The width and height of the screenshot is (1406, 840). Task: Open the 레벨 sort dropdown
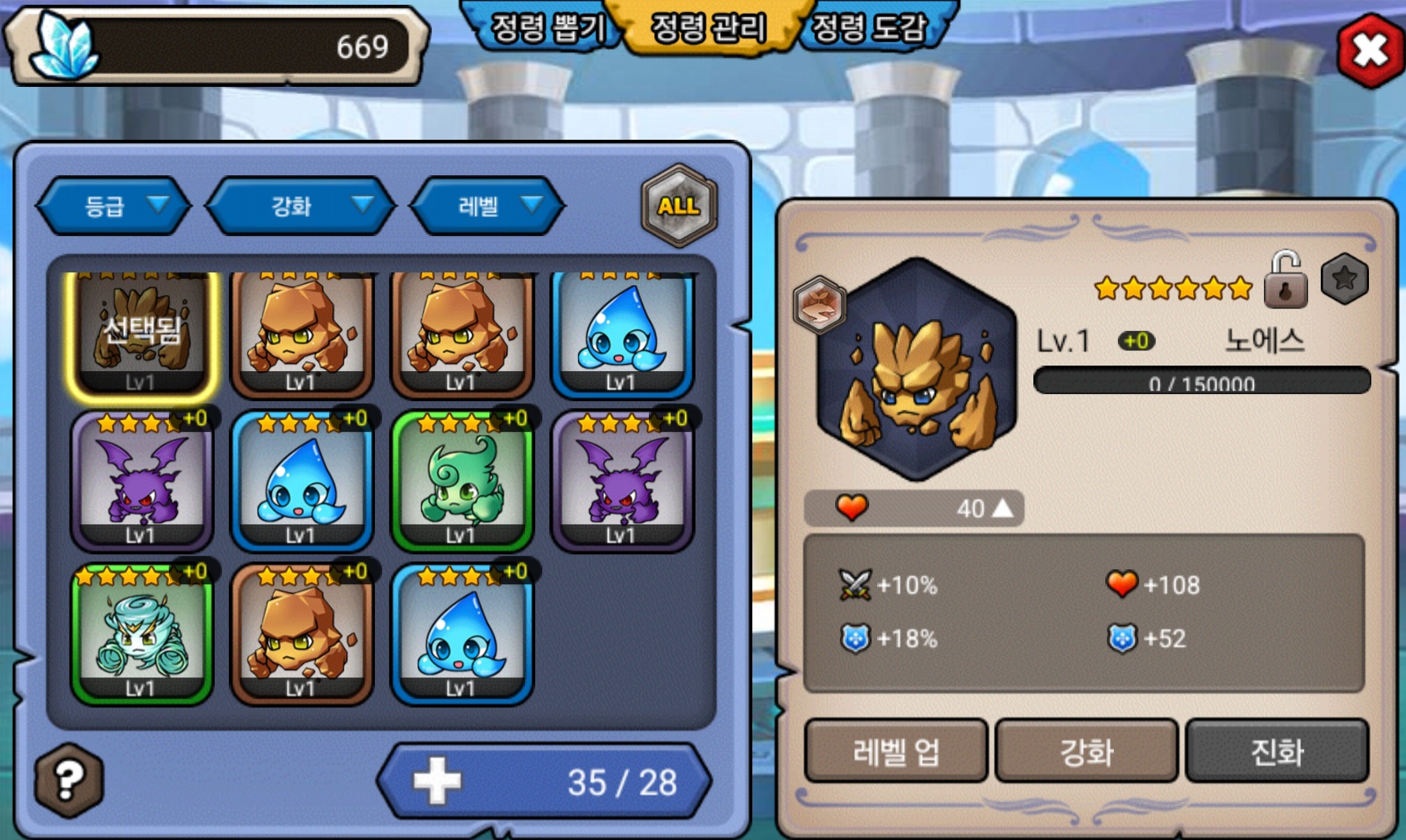click(x=488, y=206)
